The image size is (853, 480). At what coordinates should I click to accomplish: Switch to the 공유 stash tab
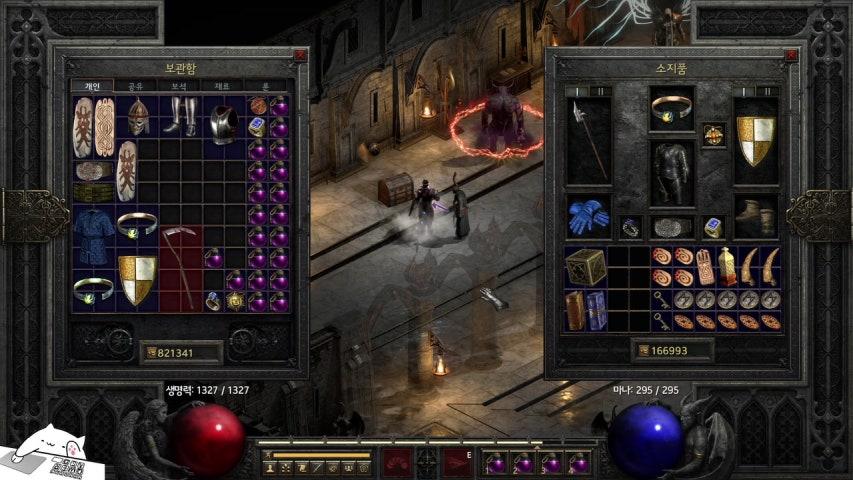click(134, 87)
